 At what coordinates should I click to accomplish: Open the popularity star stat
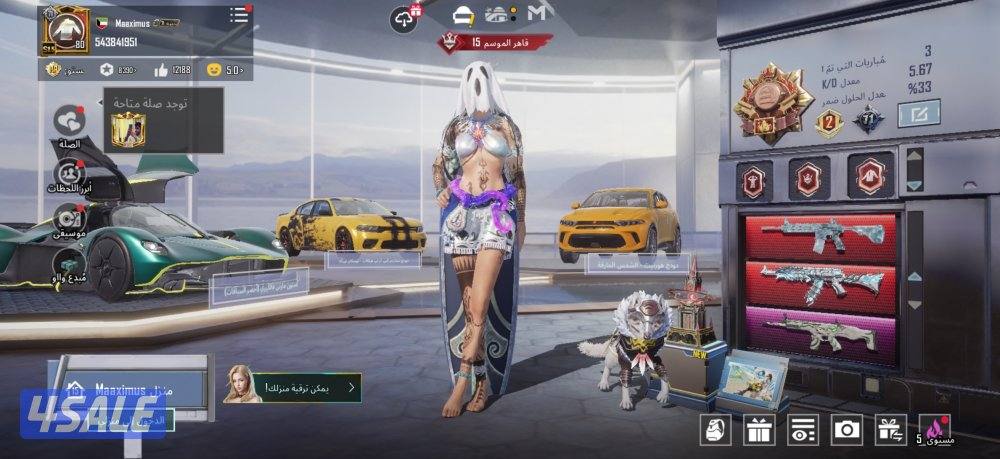pyautogui.click(x=107, y=70)
